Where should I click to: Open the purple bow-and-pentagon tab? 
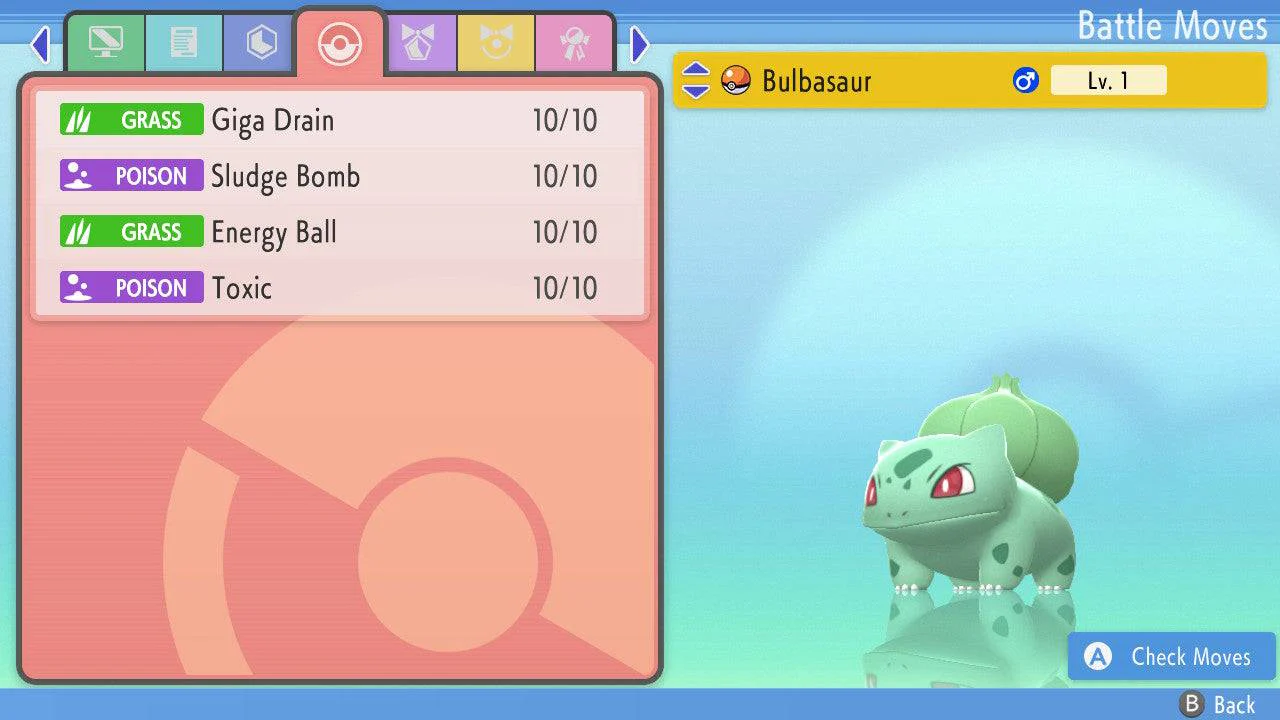coord(418,43)
